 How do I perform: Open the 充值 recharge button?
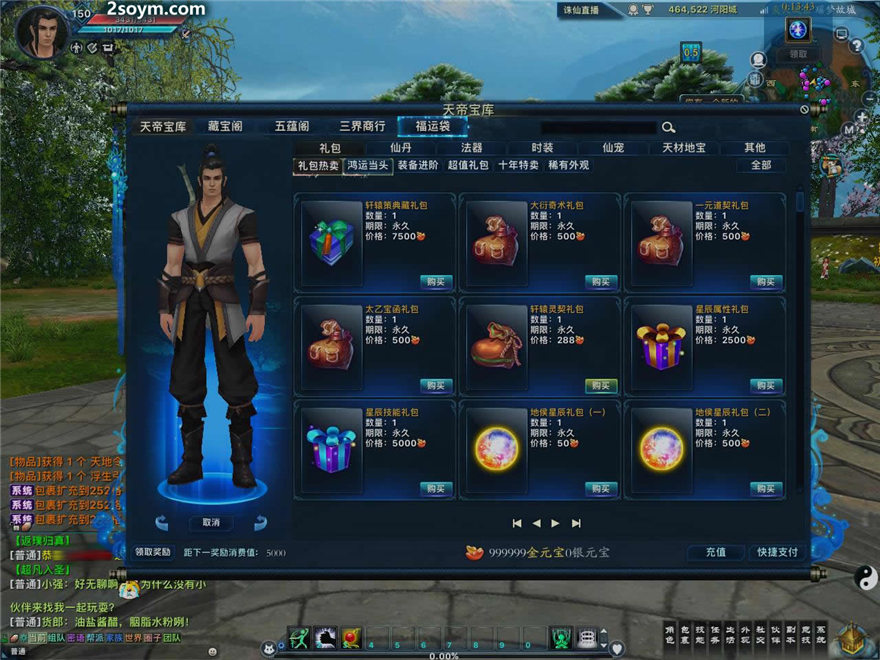(715, 552)
